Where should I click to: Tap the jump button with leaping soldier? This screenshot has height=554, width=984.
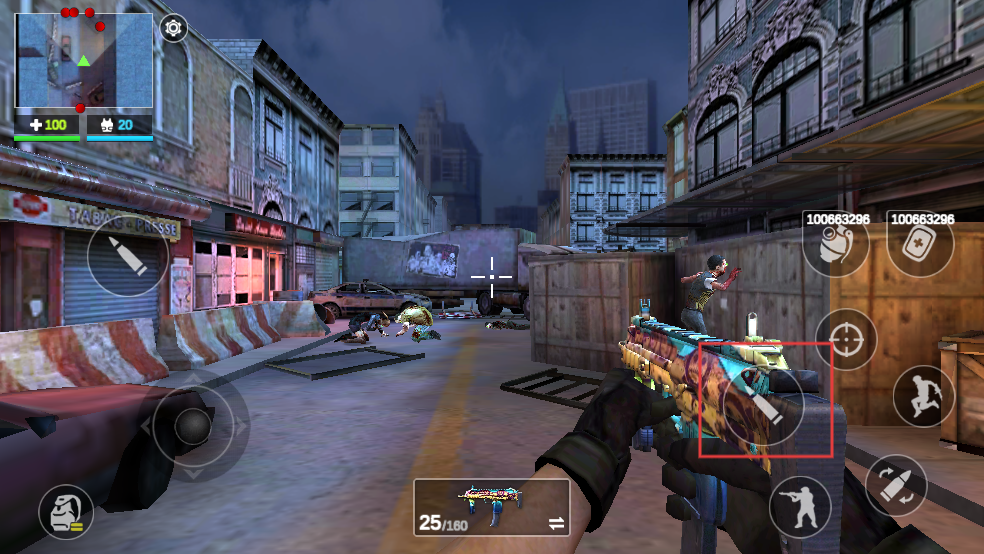(x=923, y=396)
